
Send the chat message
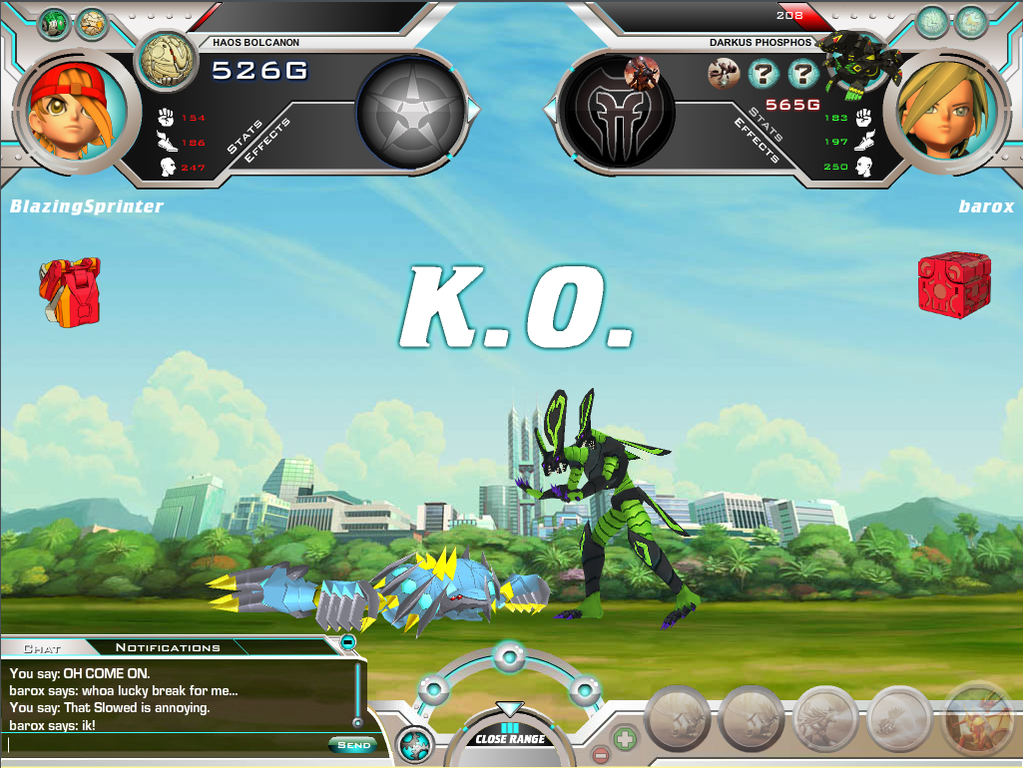(352, 745)
